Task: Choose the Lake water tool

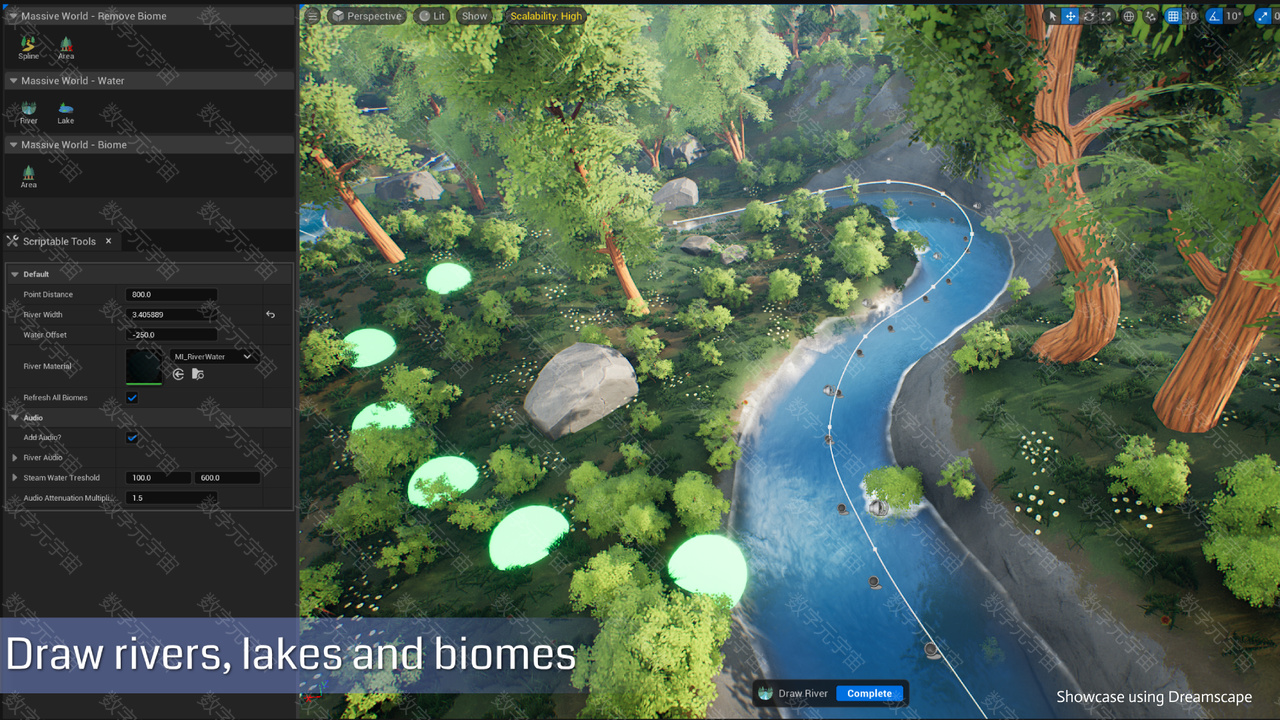Action: pyautogui.click(x=65, y=110)
